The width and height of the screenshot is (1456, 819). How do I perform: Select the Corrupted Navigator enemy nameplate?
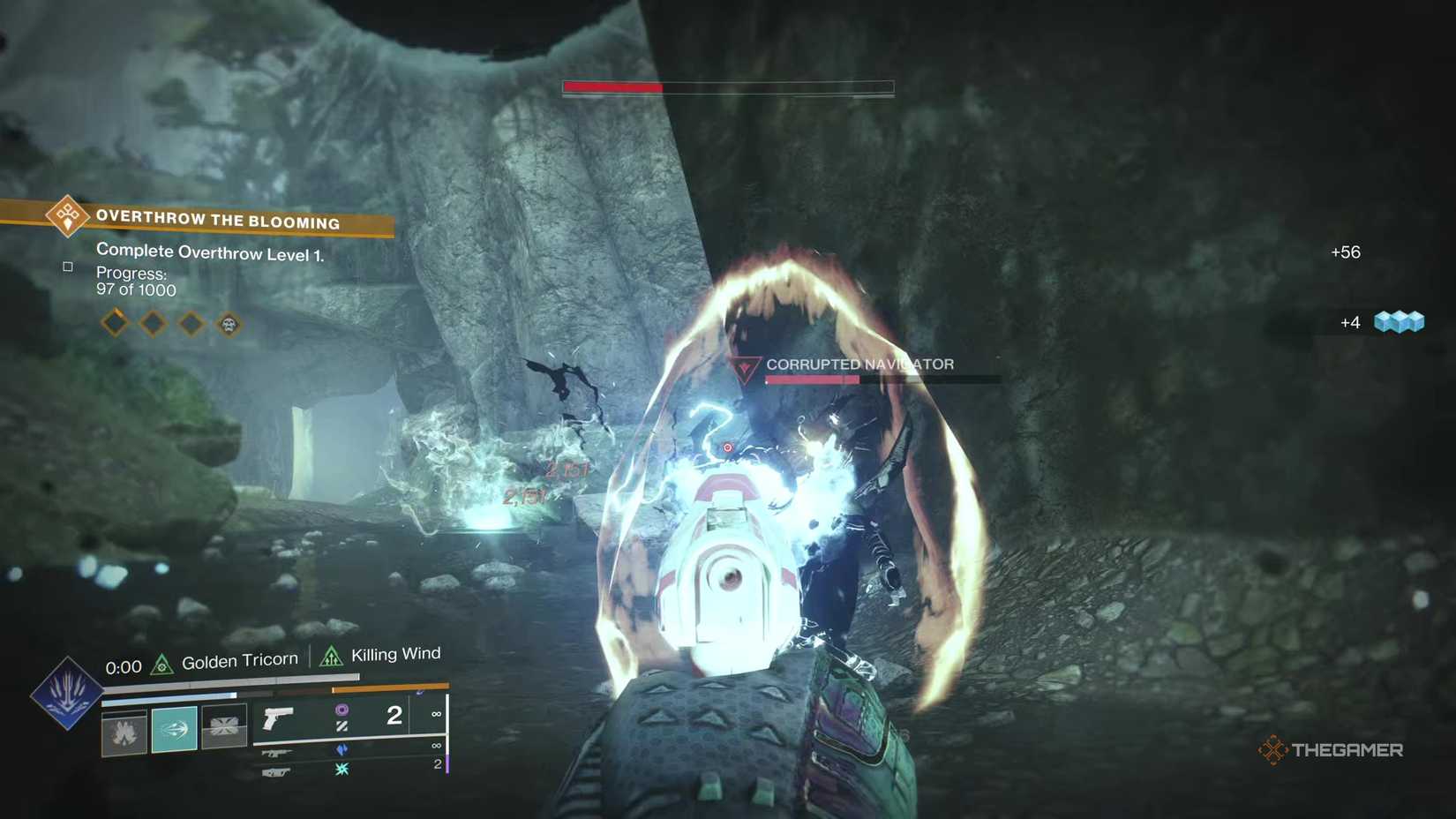point(860,364)
